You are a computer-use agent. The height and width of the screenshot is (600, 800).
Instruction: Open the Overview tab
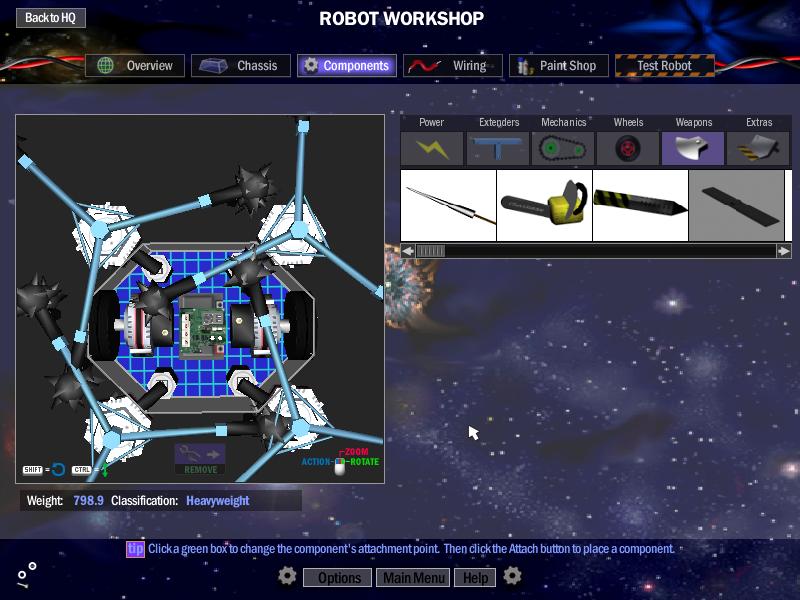[135, 66]
